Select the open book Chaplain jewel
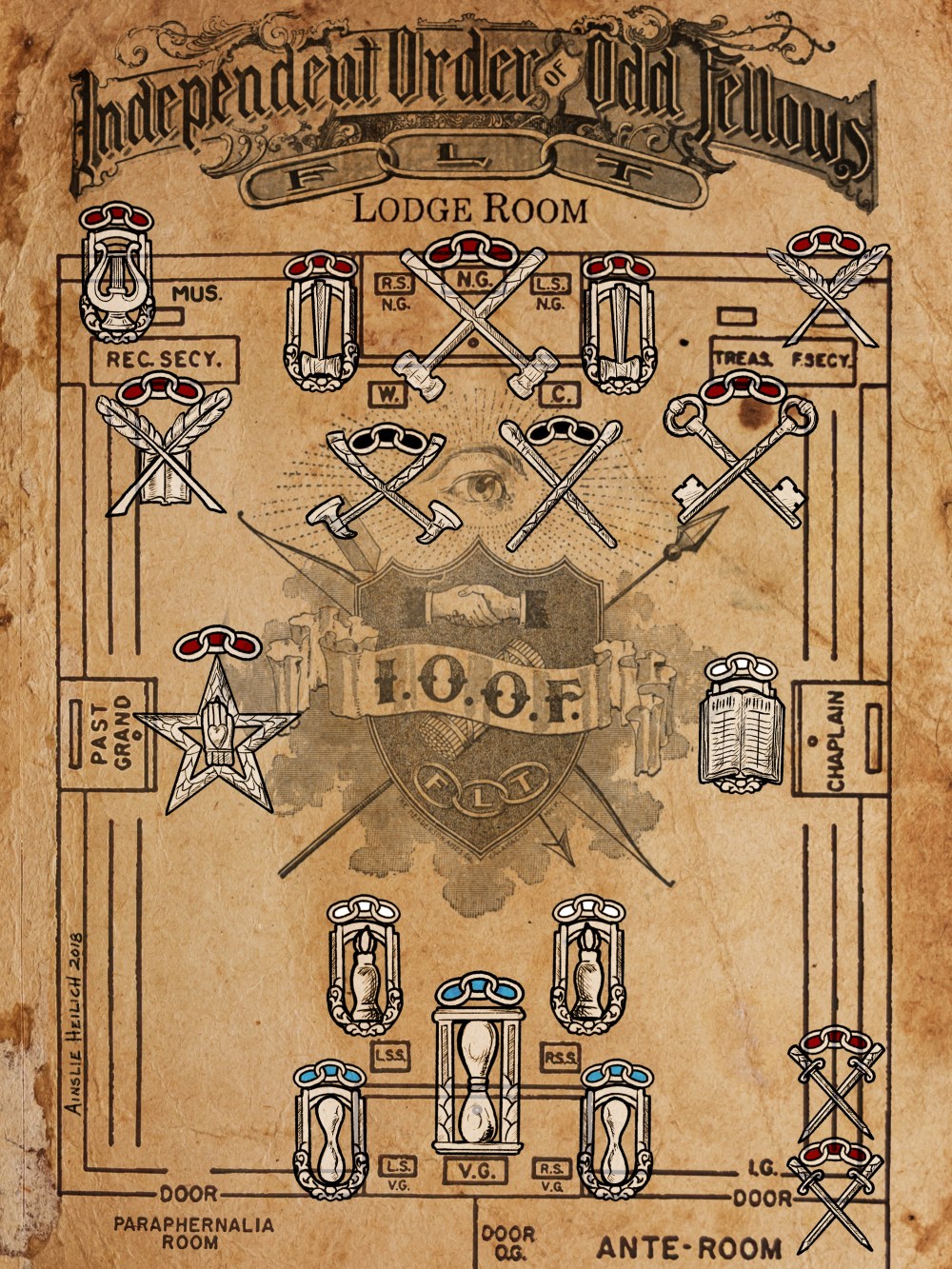Viewport: 952px width, 1269px height. point(743,724)
